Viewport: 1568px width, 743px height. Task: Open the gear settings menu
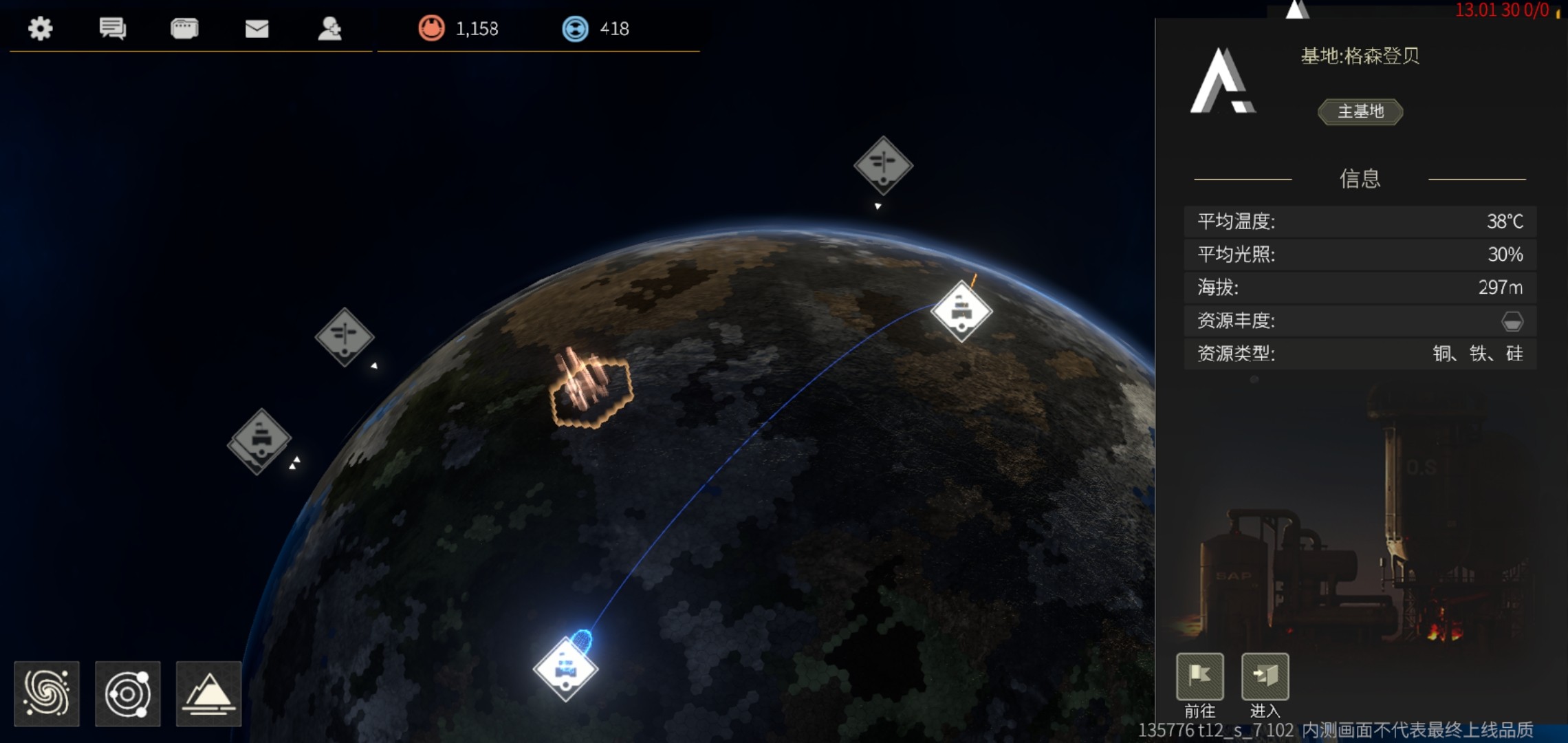pyautogui.click(x=41, y=28)
